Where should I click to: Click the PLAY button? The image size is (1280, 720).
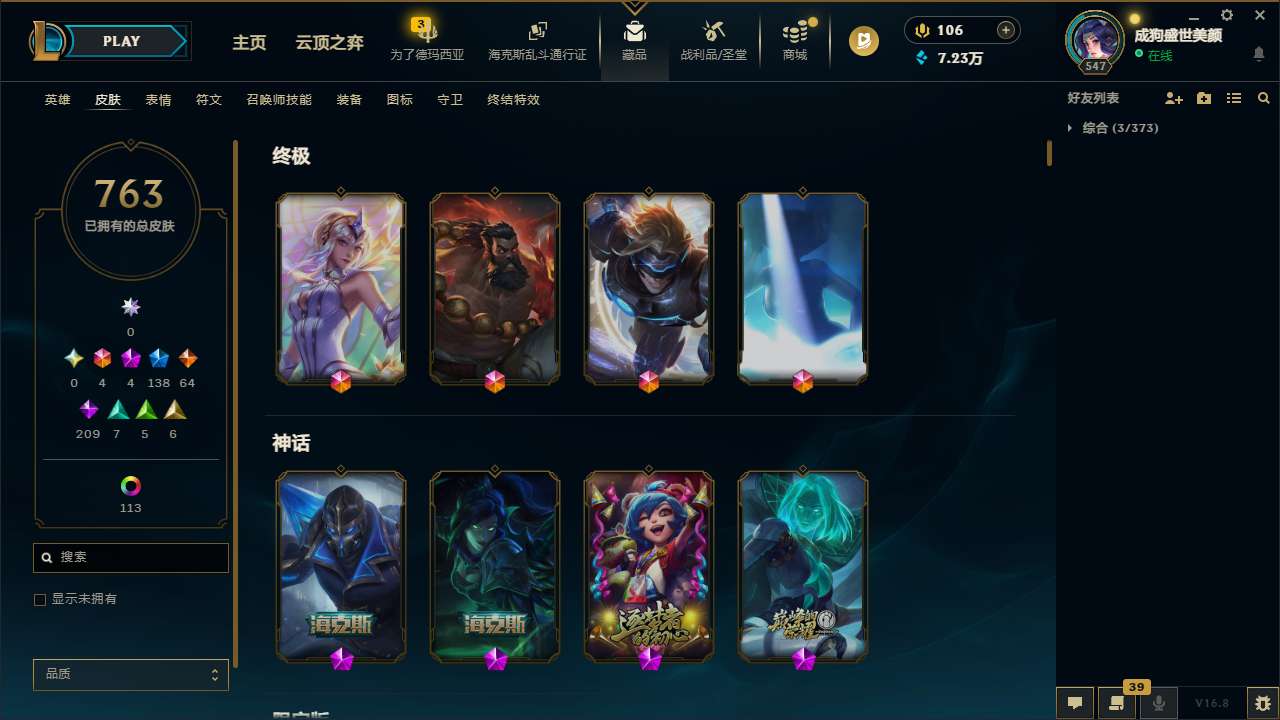pos(121,41)
